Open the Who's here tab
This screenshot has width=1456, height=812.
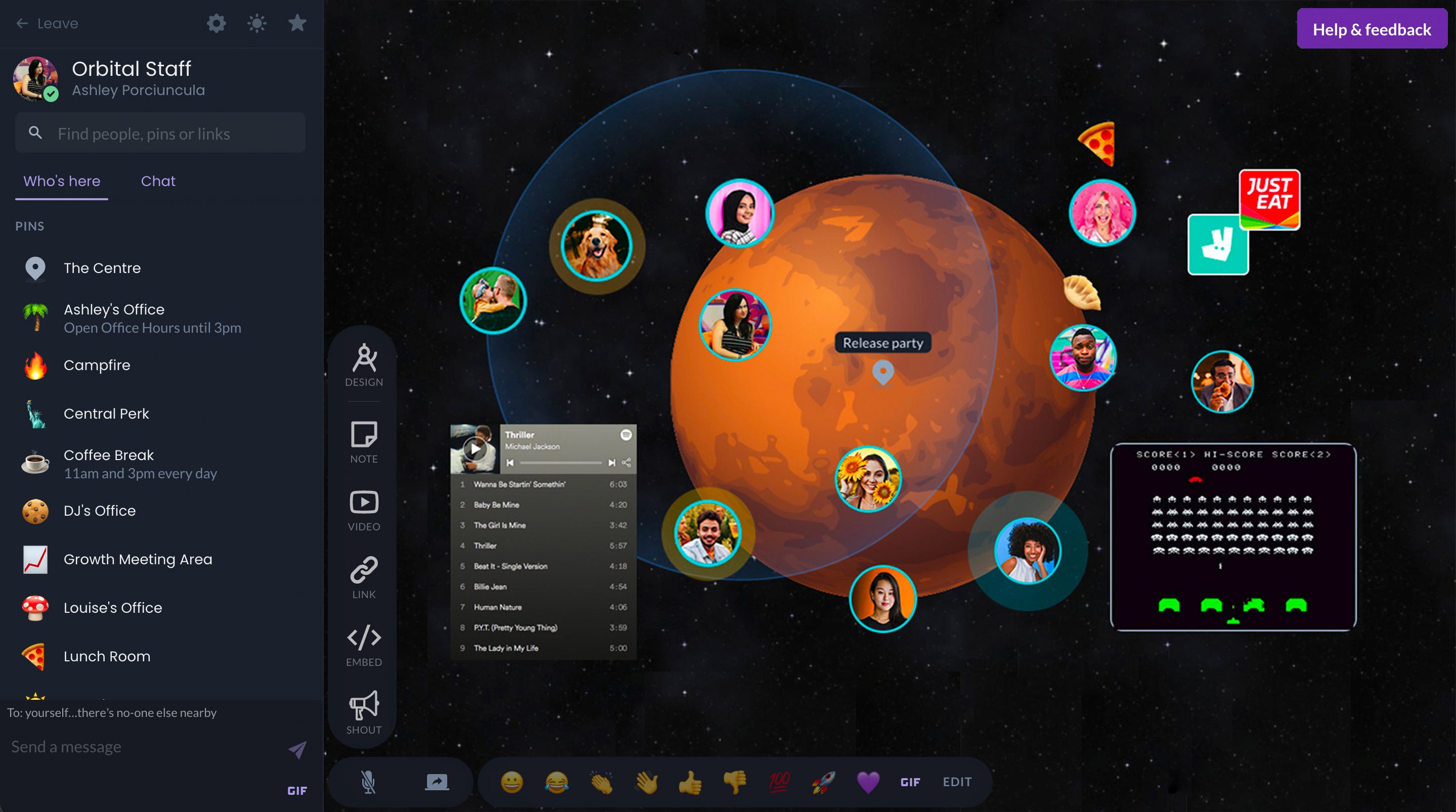pos(62,181)
